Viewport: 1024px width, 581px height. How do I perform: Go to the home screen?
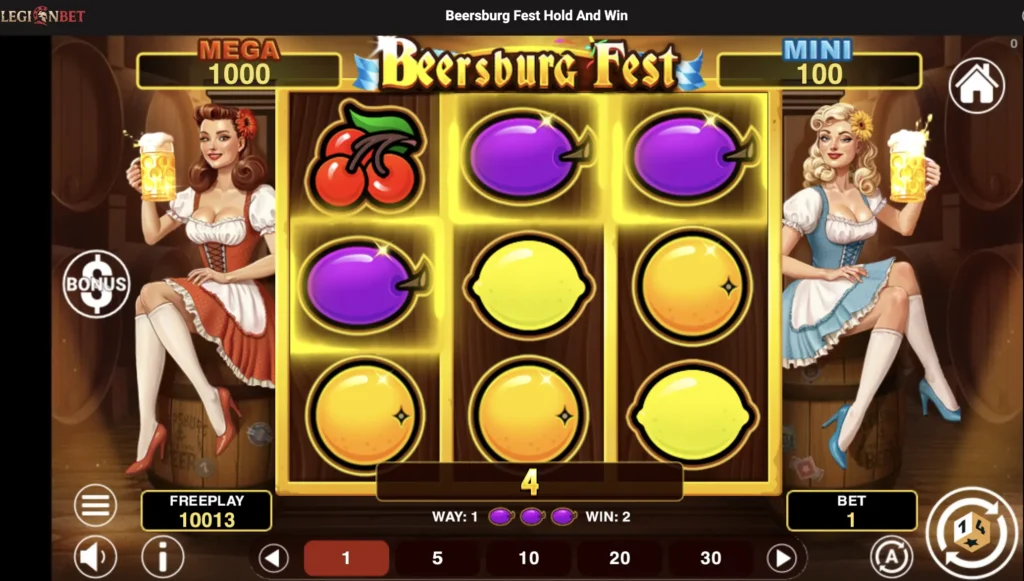pyautogui.click(x=976, y=86)
